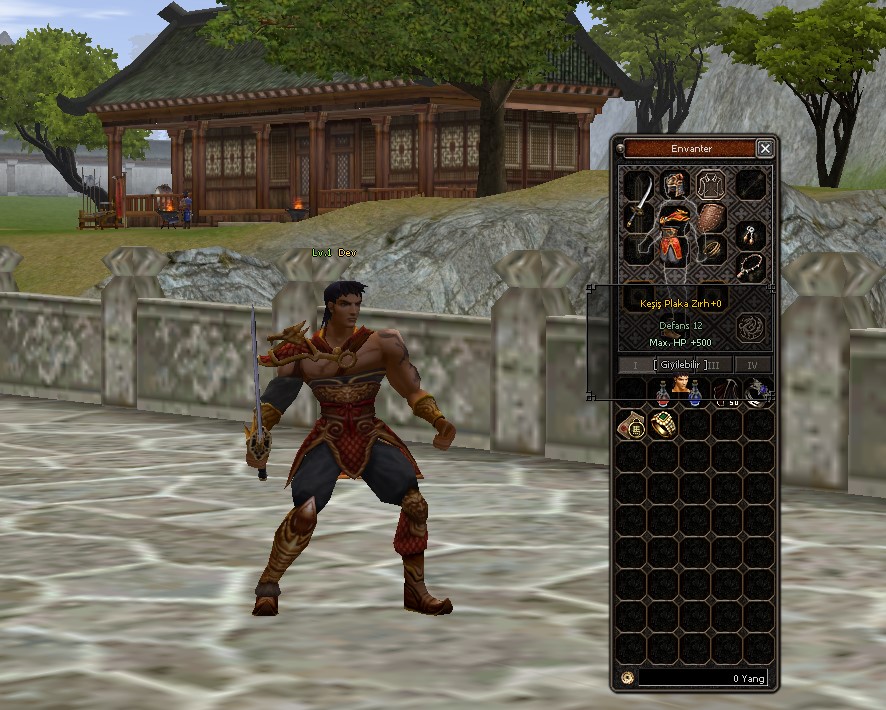The image size is (886, 710).
Task: Select the equipped bracelet slot
Action: click(x=713, y=249)
